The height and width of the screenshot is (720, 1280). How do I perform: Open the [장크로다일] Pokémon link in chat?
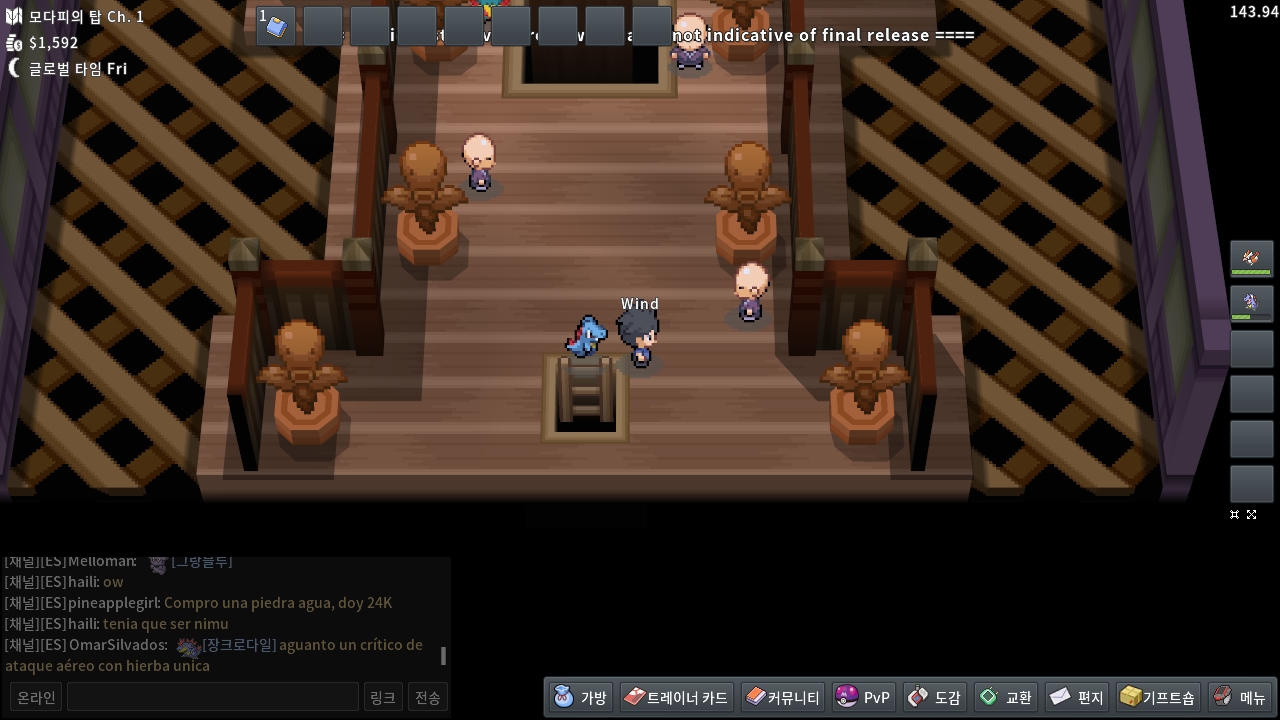point(238,645)
